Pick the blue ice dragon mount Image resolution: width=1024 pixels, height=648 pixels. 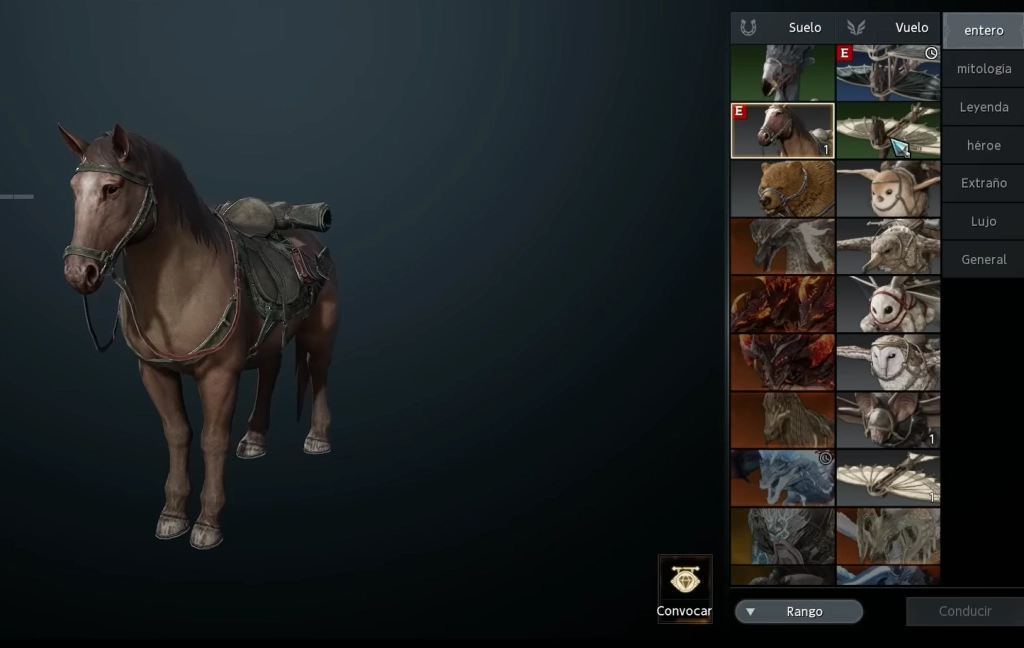pos(782,477)
